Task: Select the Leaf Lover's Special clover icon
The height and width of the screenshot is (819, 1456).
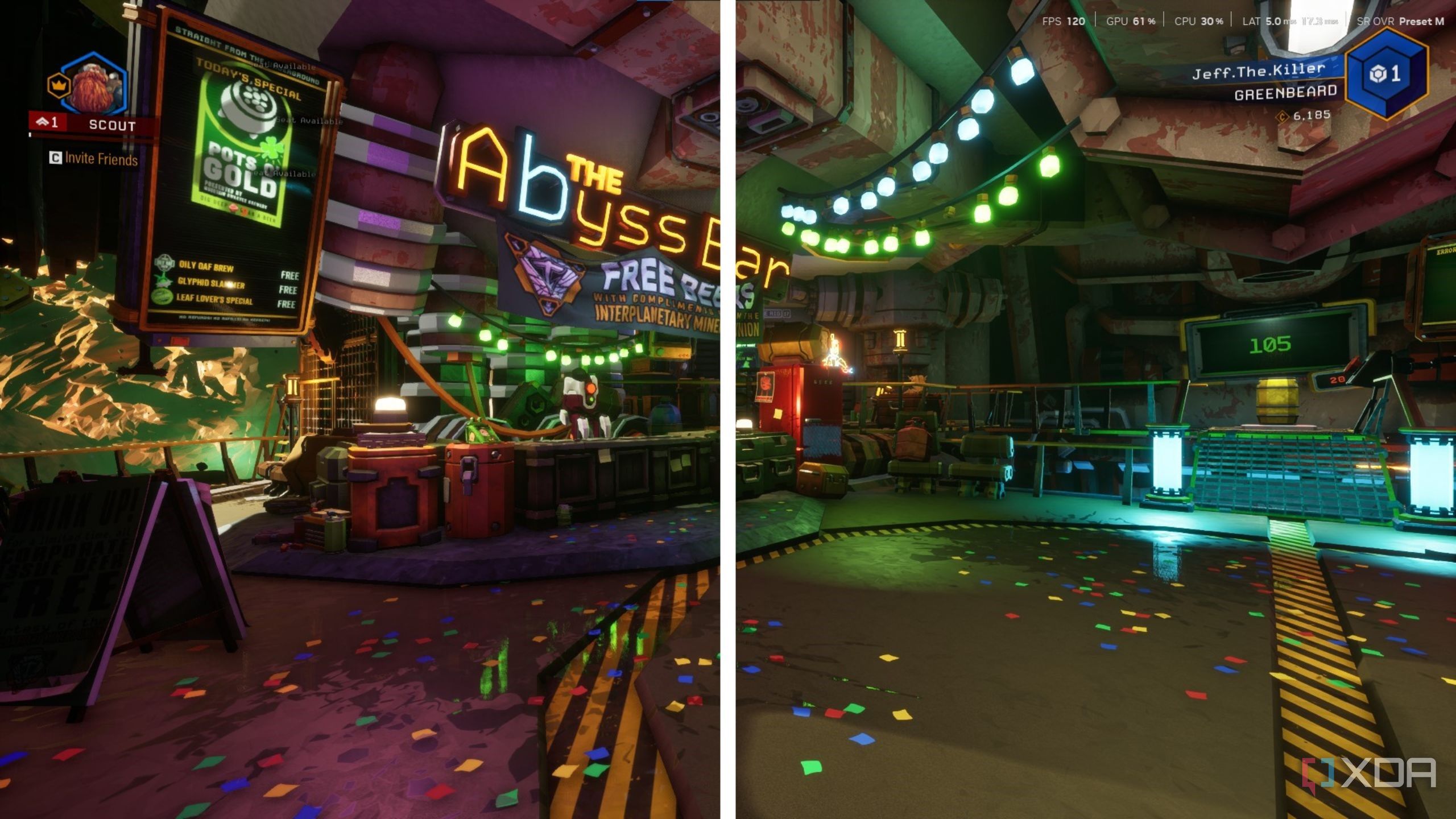Action: 163,297
